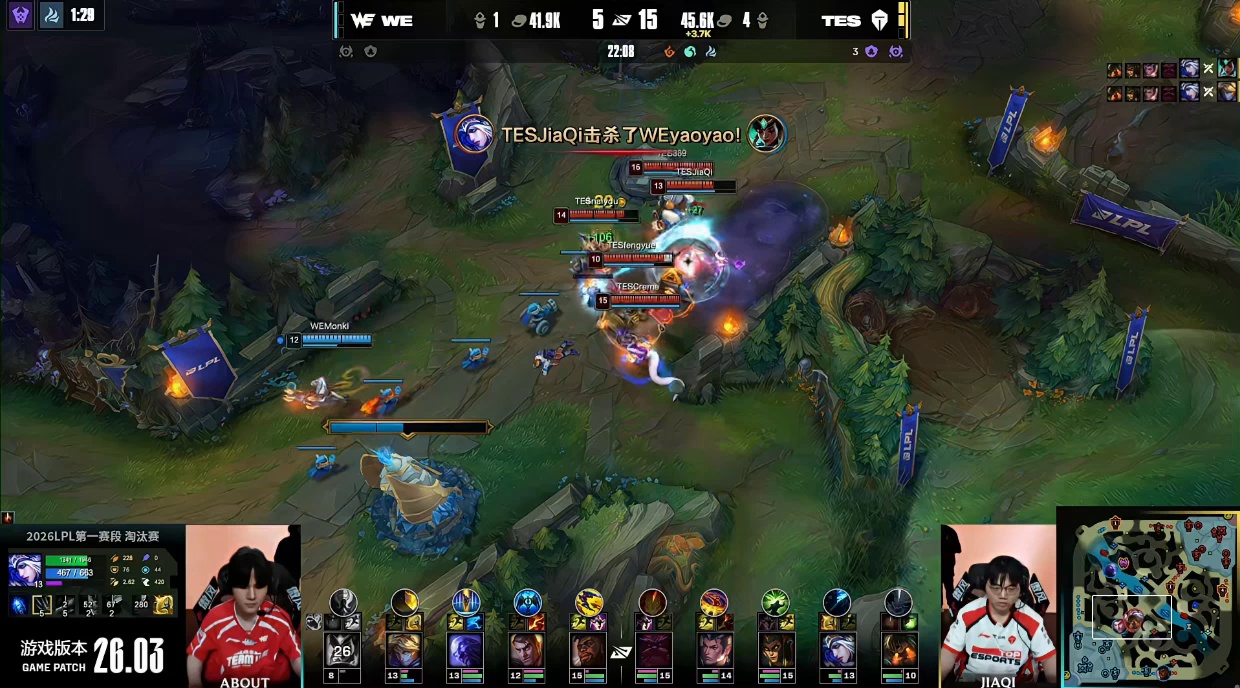The image size is (1240, 688).
Task: Click Ashe's large portrait in the stats panel
Action: click(25, 571)
